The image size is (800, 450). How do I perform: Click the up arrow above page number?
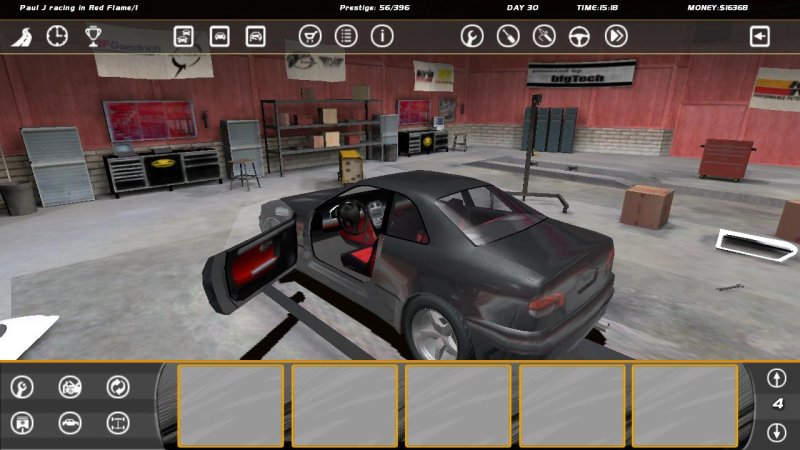pos(776,379)
